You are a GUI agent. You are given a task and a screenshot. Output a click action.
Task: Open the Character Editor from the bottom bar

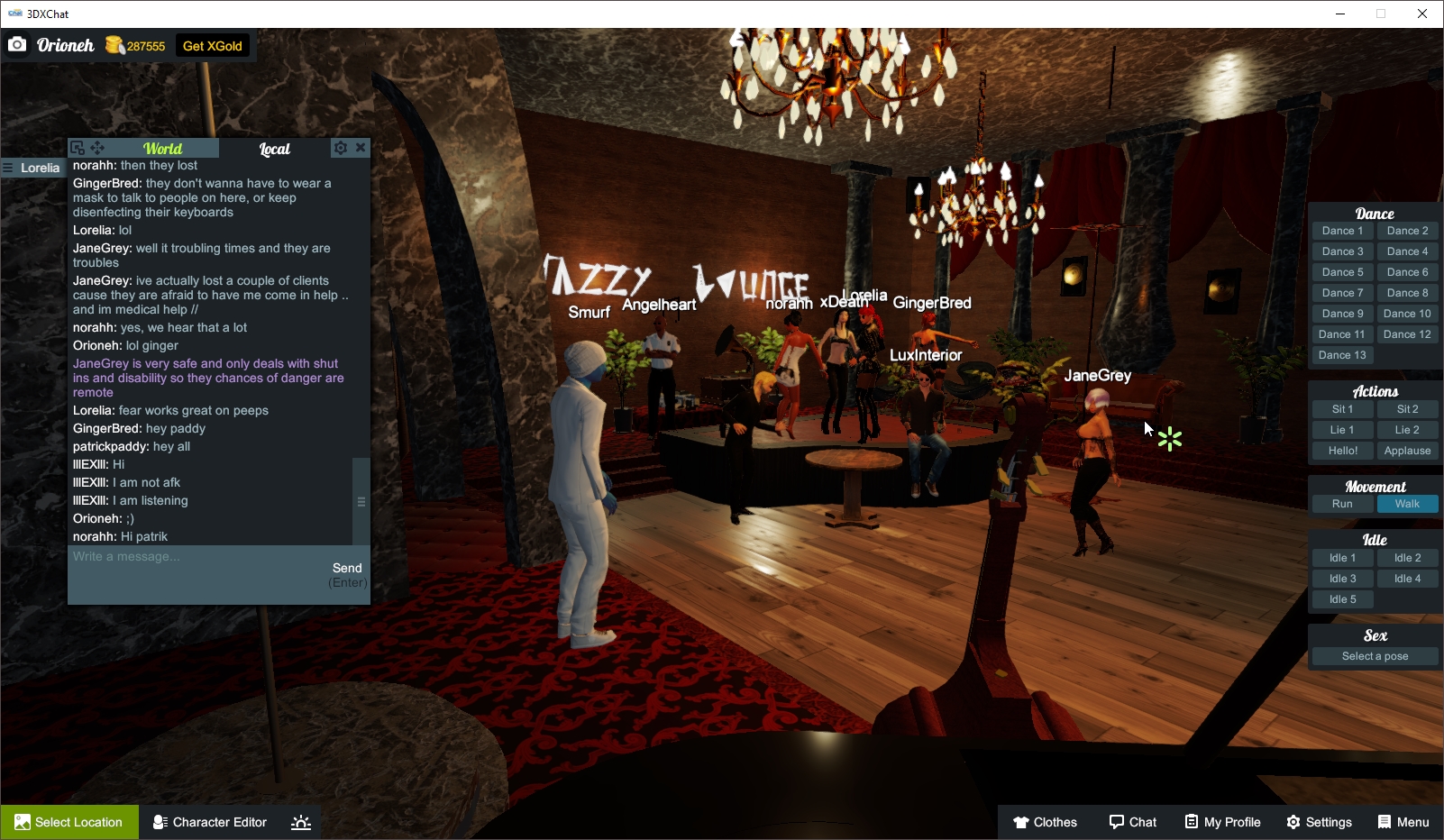click(x=209, y=822)
